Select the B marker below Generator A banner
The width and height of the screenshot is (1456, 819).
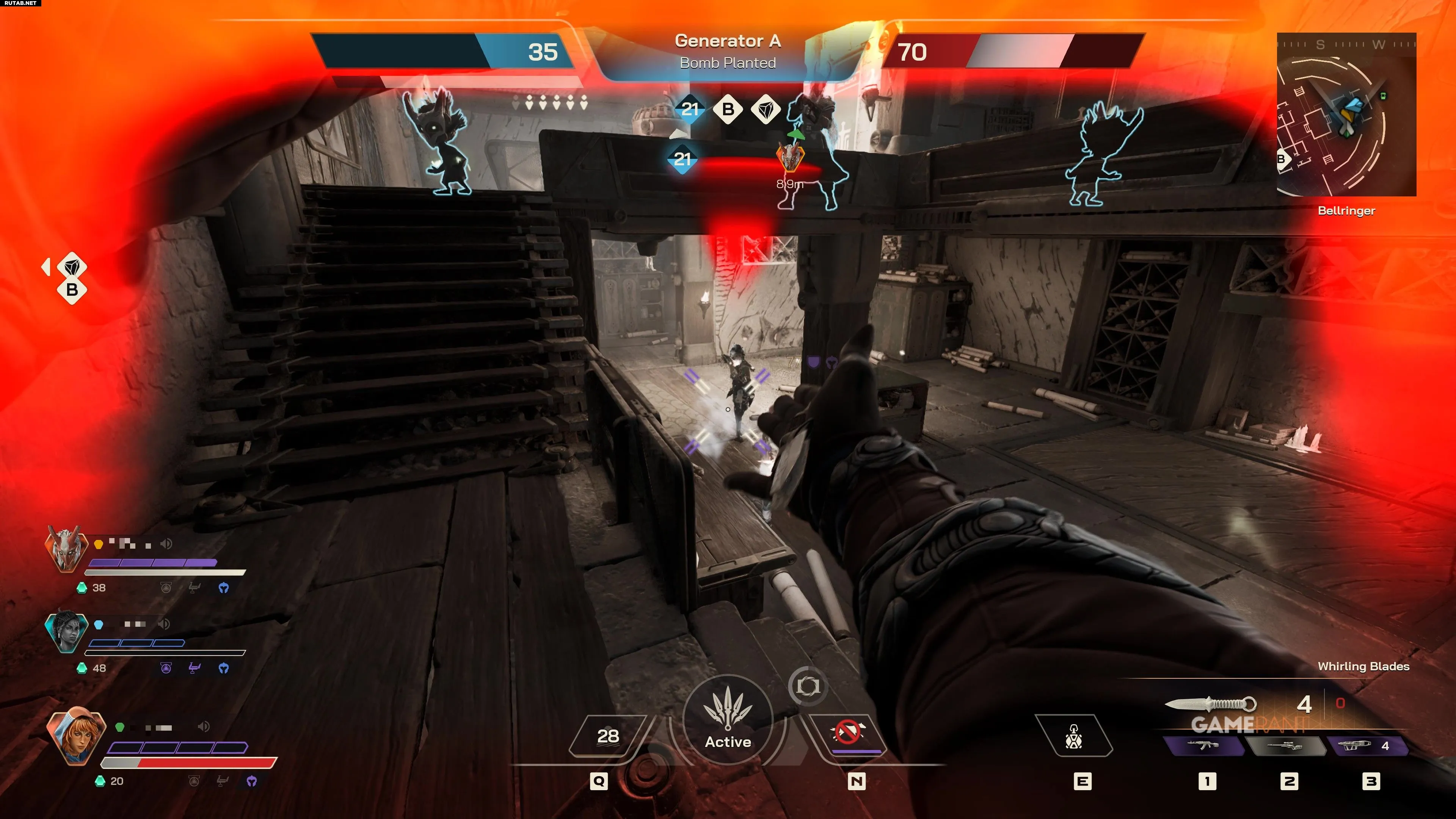pyautogui.click(x=728, y=109)
